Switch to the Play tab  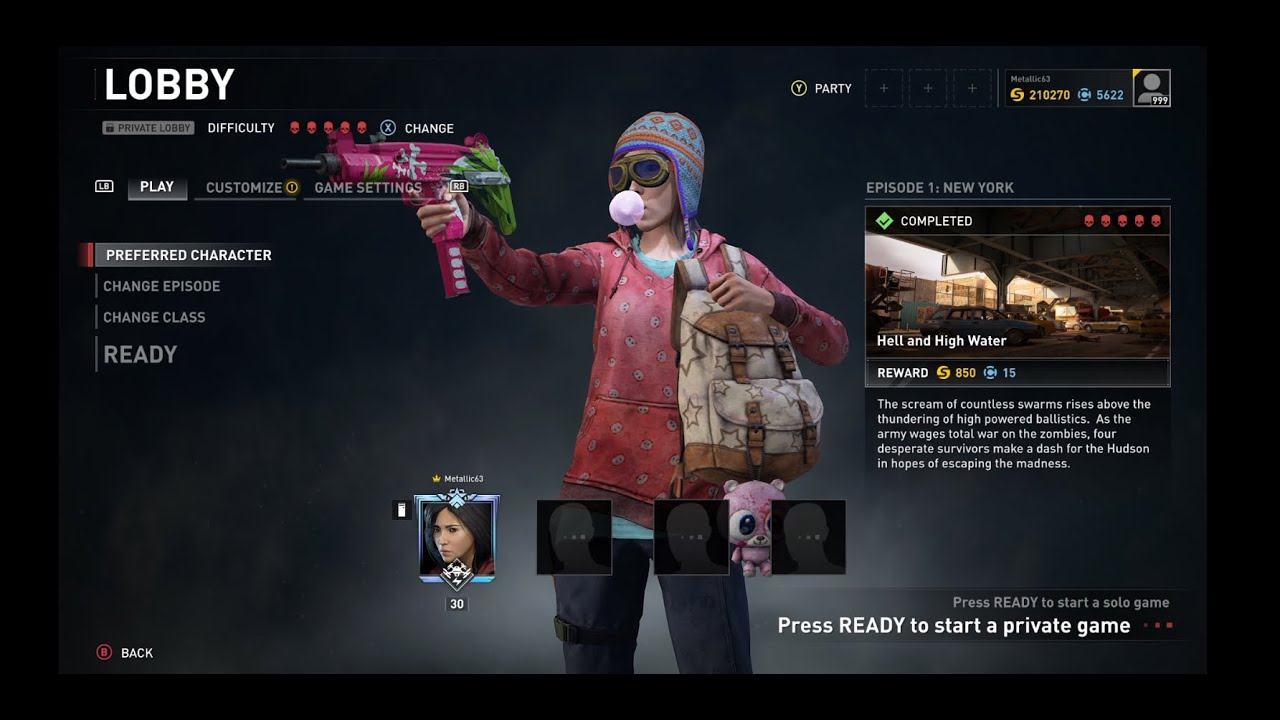click(157, 187)
